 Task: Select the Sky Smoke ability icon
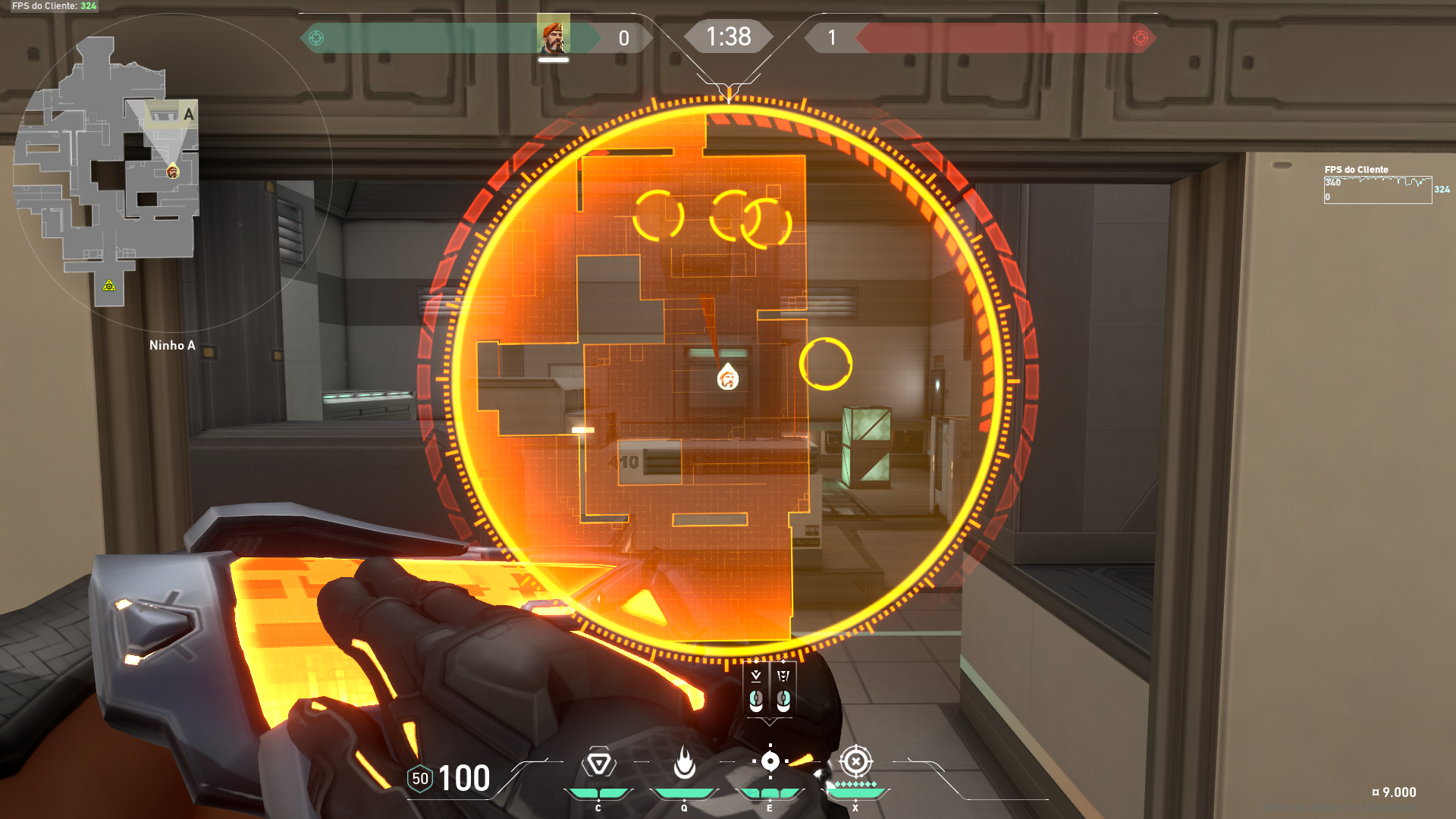point(770,761)
